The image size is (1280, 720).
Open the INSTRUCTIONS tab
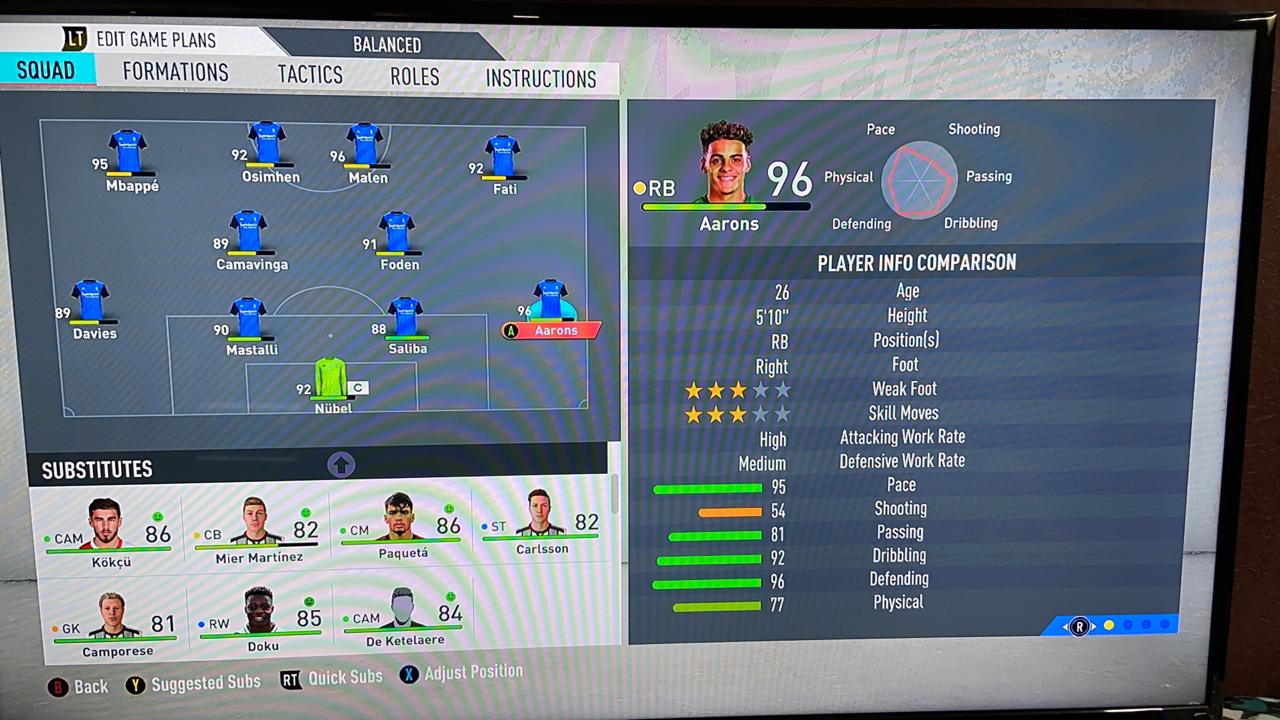click(x=541, y=78)
